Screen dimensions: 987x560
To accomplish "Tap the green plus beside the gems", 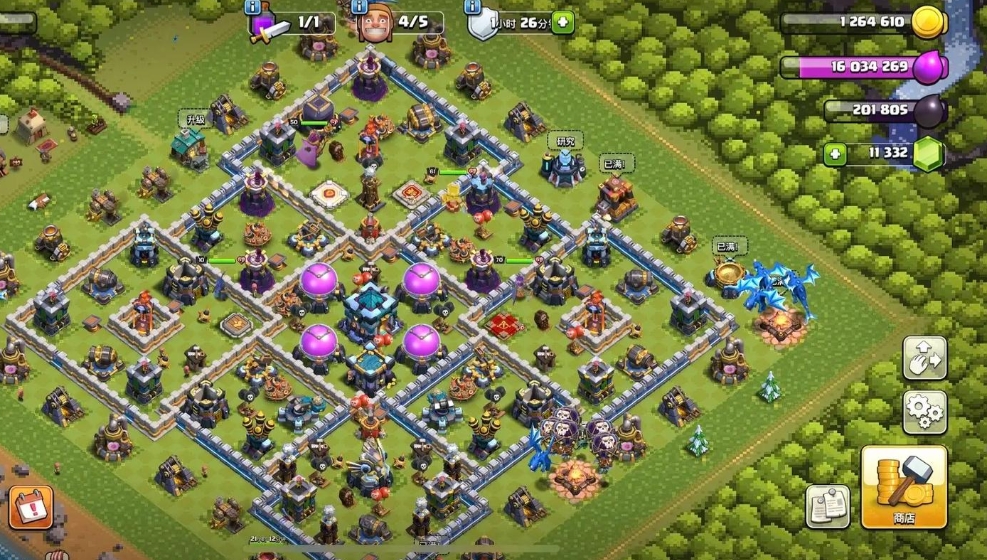I will pyautogui.click(x=835, y=154).
